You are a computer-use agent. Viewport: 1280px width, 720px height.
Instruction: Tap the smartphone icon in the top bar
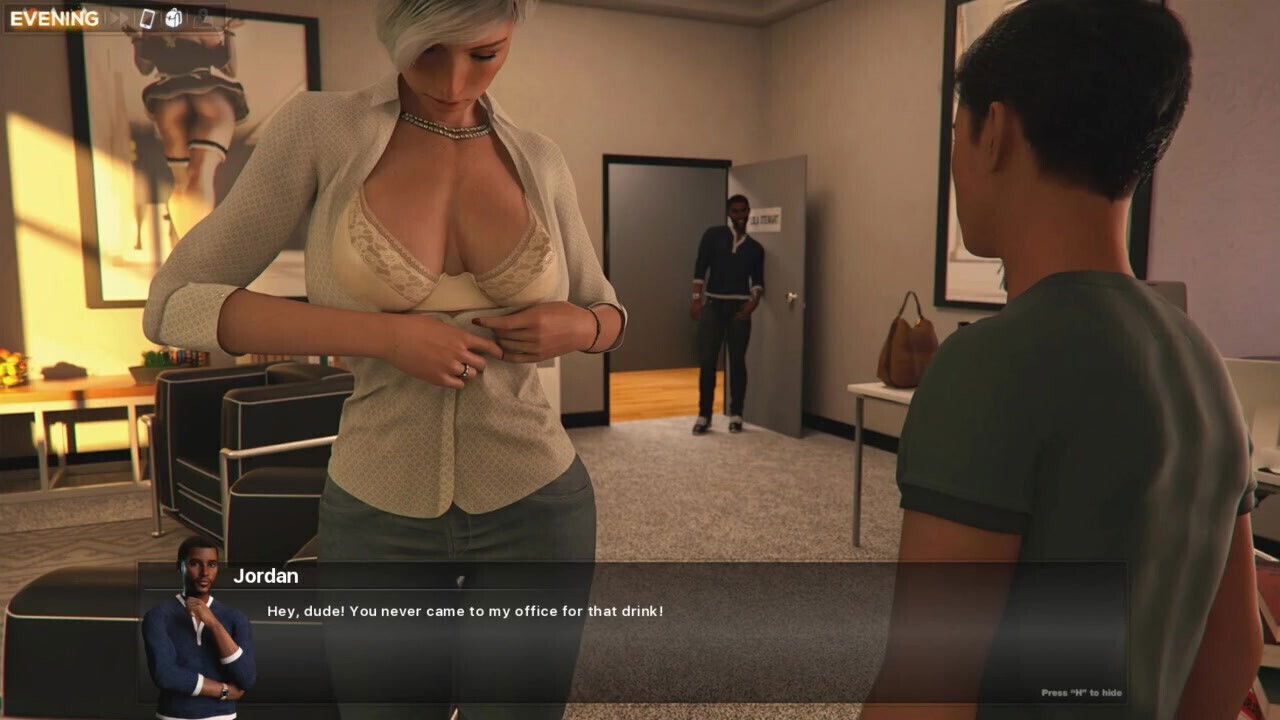pyautogui.click(x=148, y=18)
